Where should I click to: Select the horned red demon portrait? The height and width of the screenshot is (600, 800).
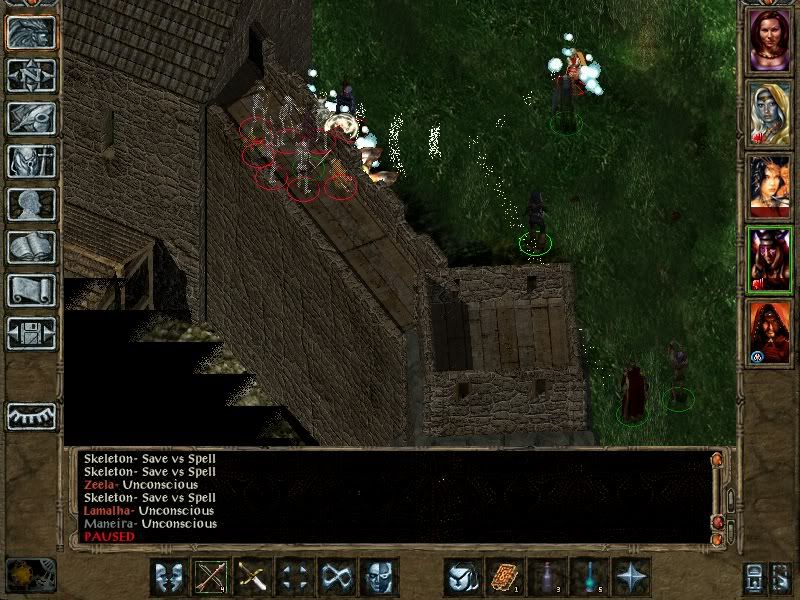click(770, 259)
